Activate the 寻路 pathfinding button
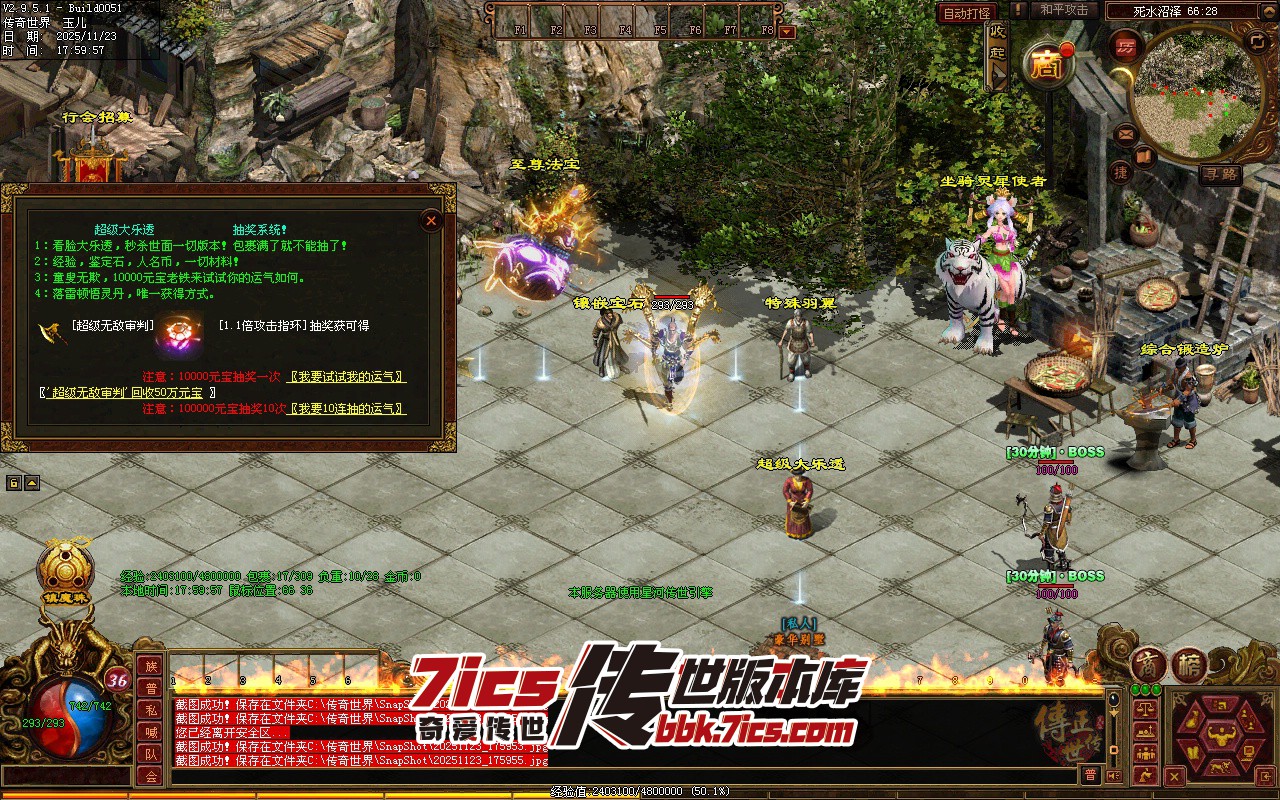The height and width of the screenshot is (800, 1280). [x=1221, y=174]
